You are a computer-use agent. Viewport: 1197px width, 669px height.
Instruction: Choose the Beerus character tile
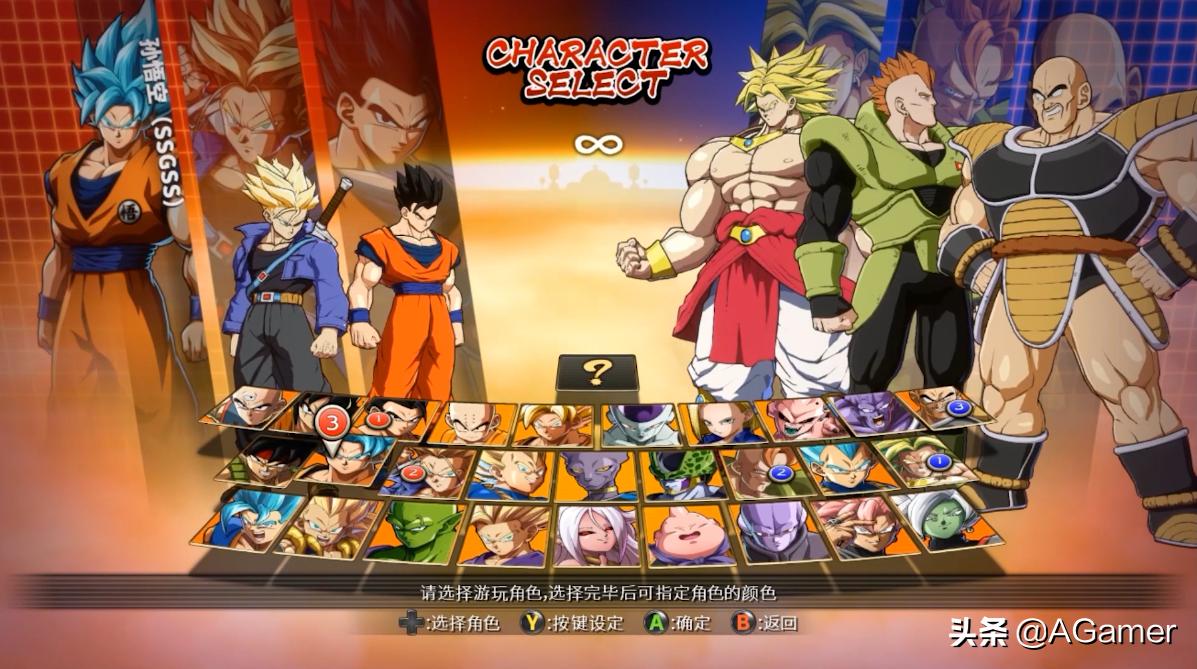597,475
